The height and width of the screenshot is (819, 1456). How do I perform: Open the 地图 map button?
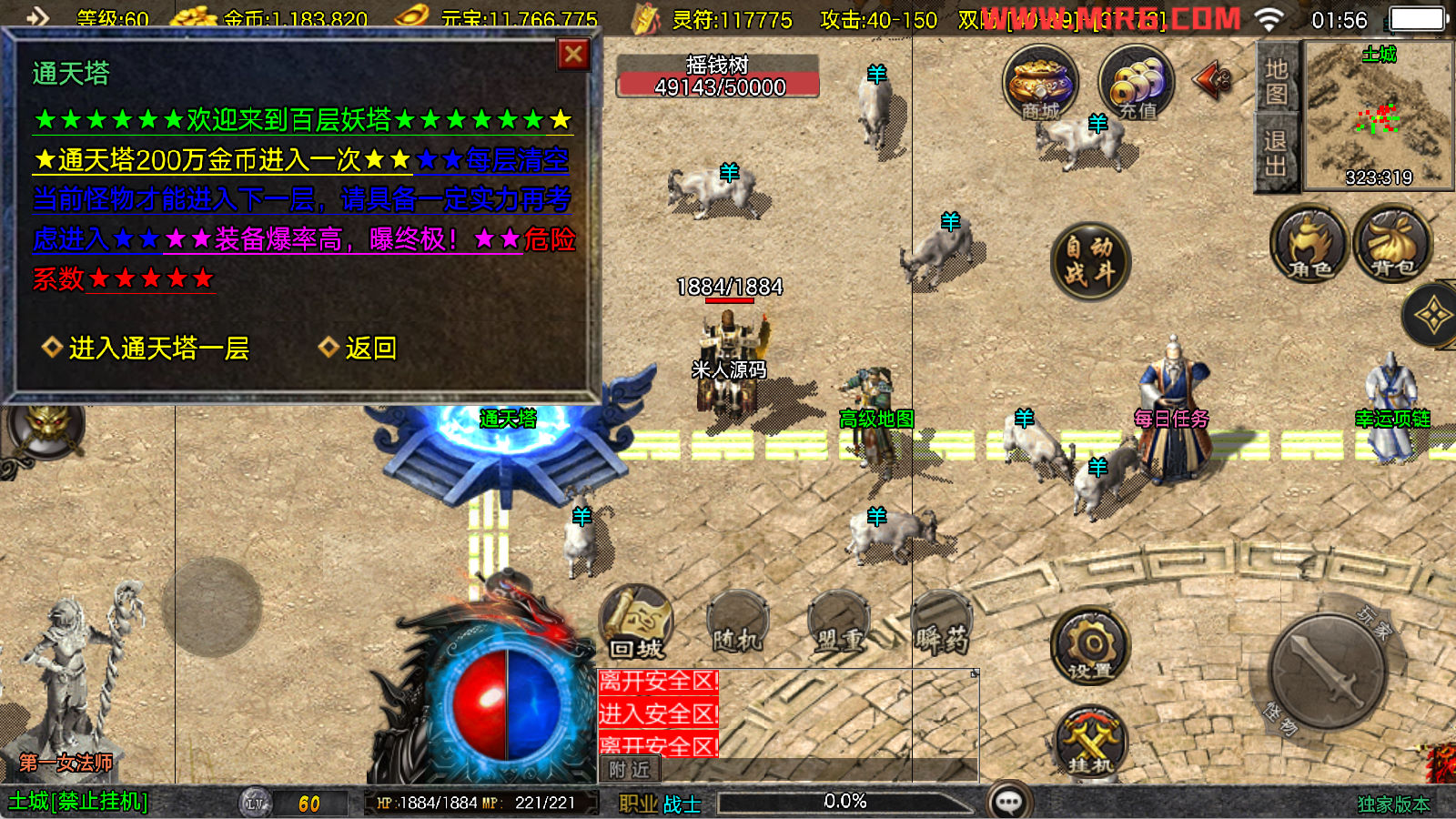tap(1276, 82)
